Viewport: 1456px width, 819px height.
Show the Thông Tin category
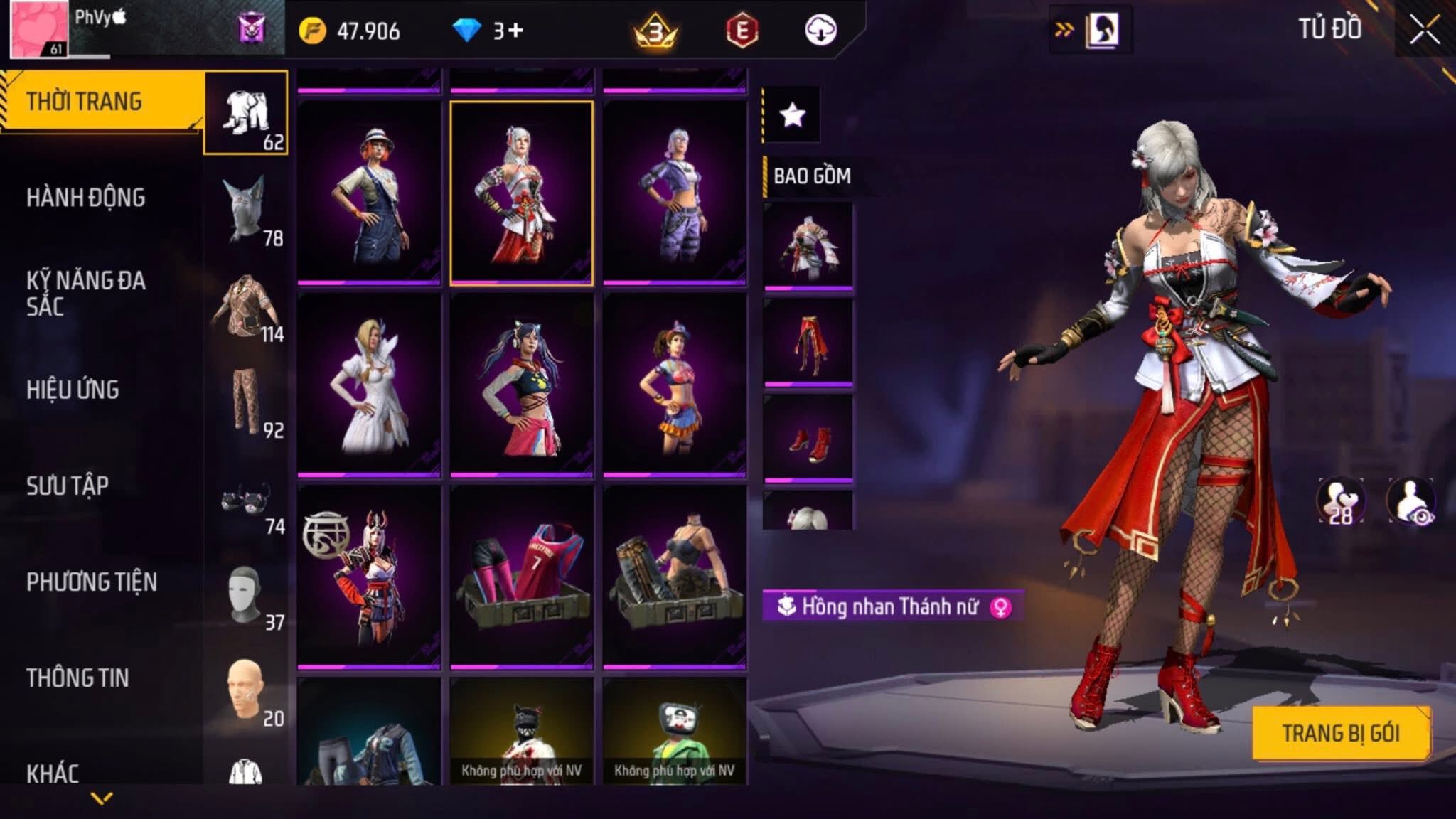click(78, 678)
